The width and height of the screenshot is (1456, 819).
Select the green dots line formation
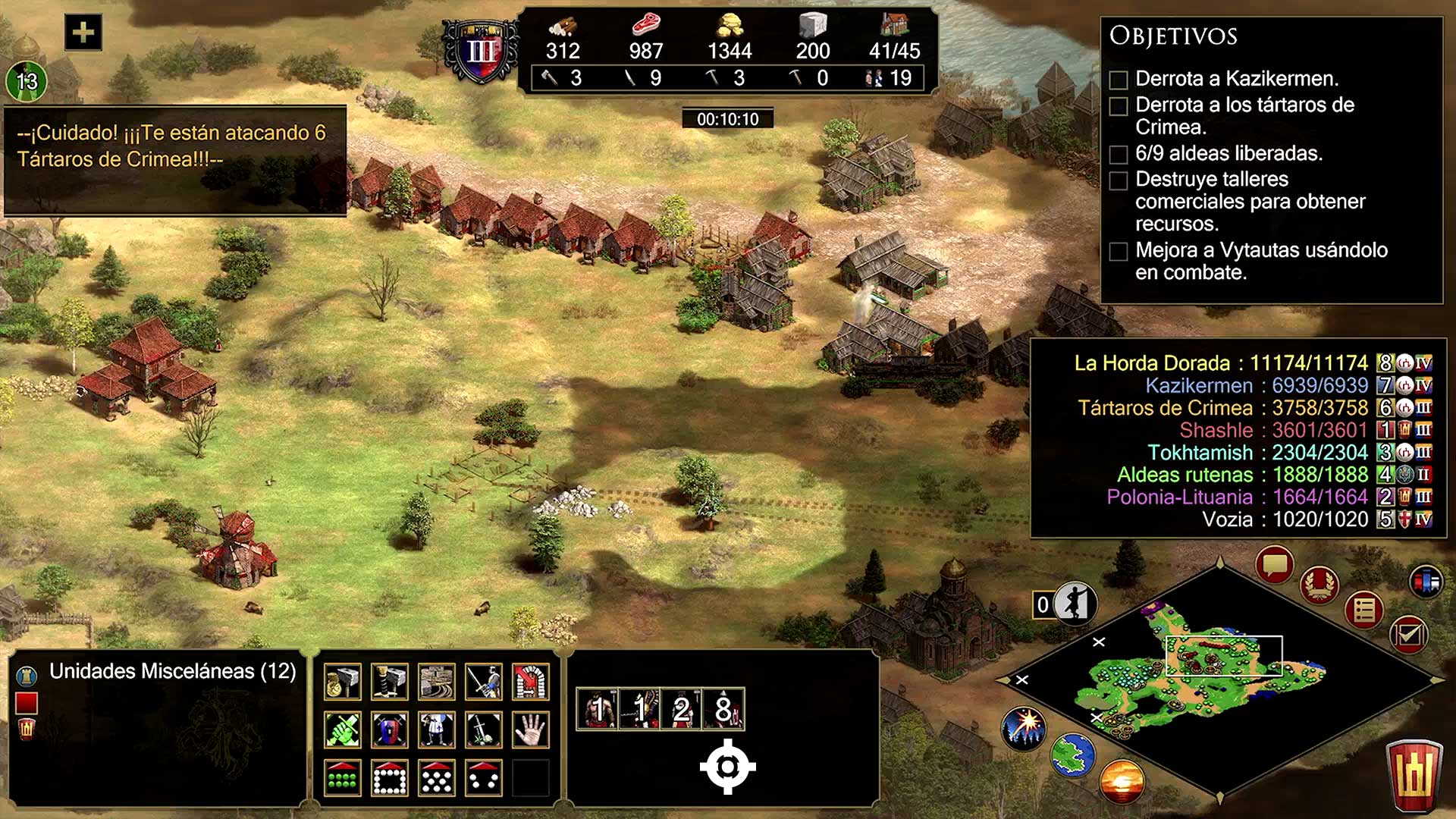343,778
